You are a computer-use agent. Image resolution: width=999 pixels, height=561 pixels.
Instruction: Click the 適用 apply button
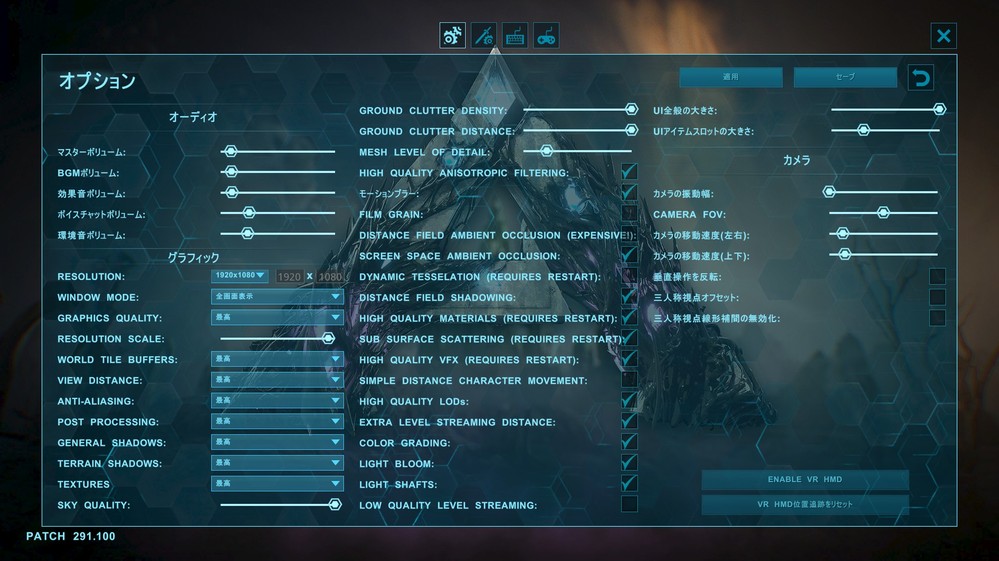coord(730,77)
